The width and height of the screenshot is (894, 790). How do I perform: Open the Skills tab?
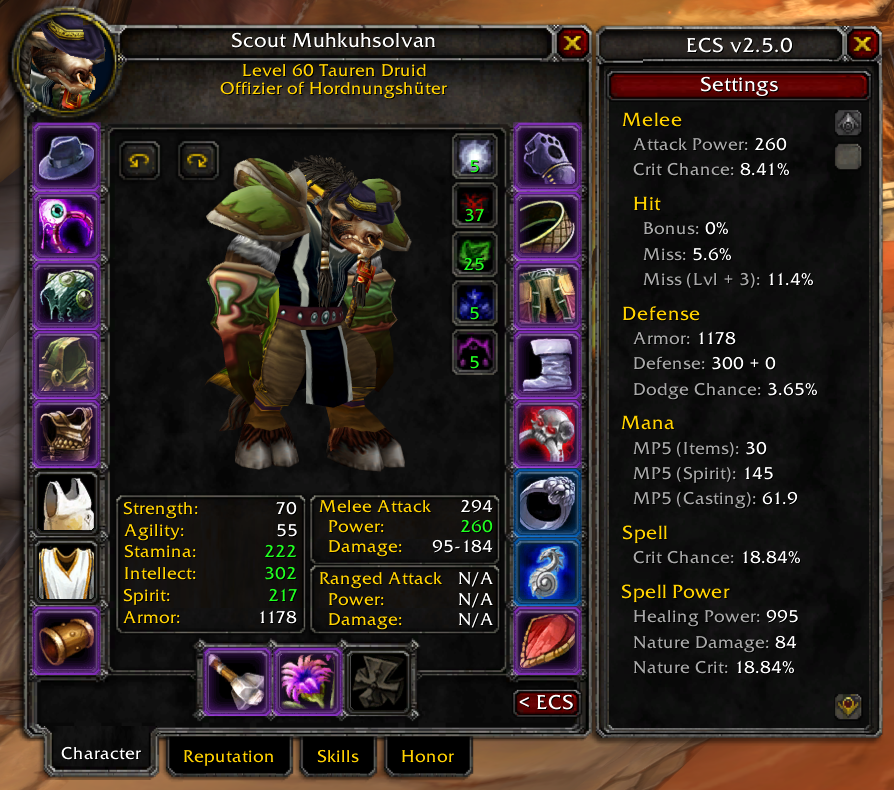click(338, 757)
